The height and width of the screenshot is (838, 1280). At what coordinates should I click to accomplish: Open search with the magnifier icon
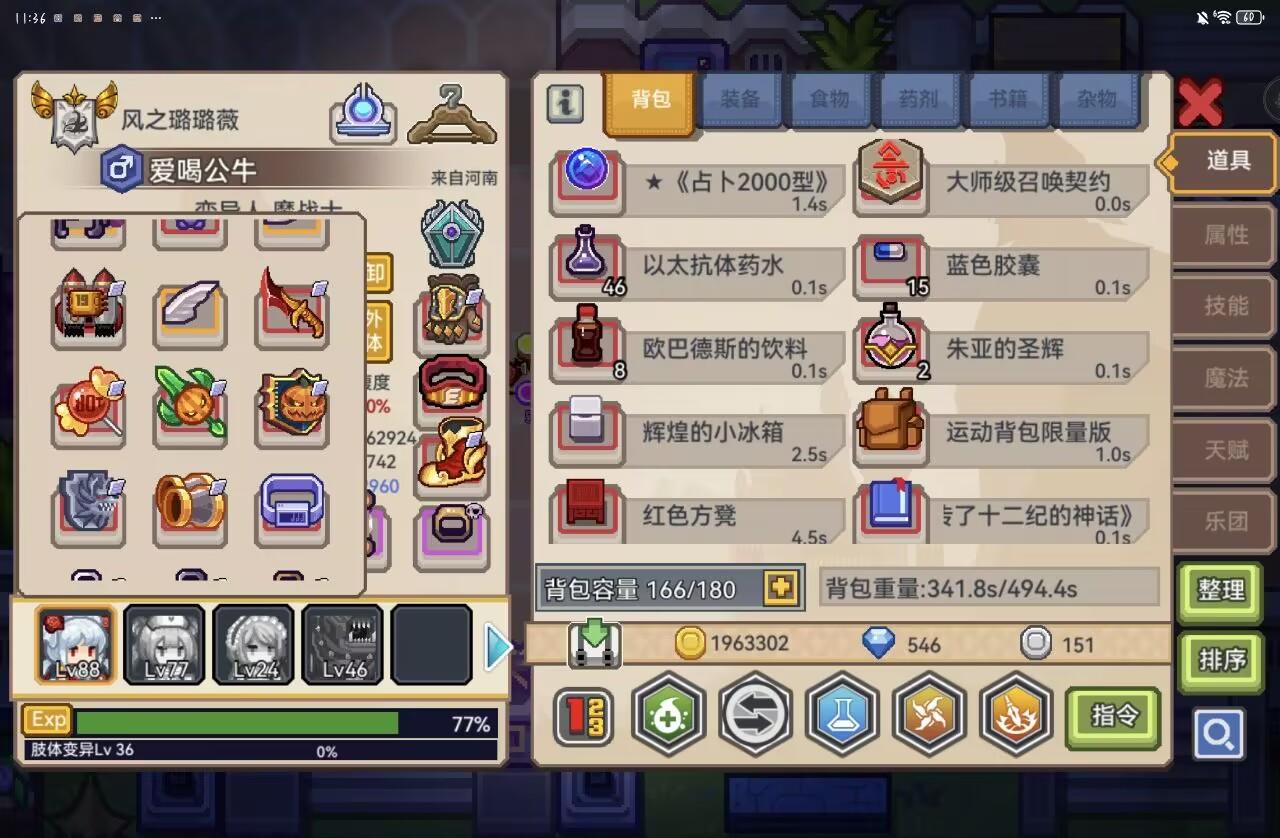coord(1219,735)
